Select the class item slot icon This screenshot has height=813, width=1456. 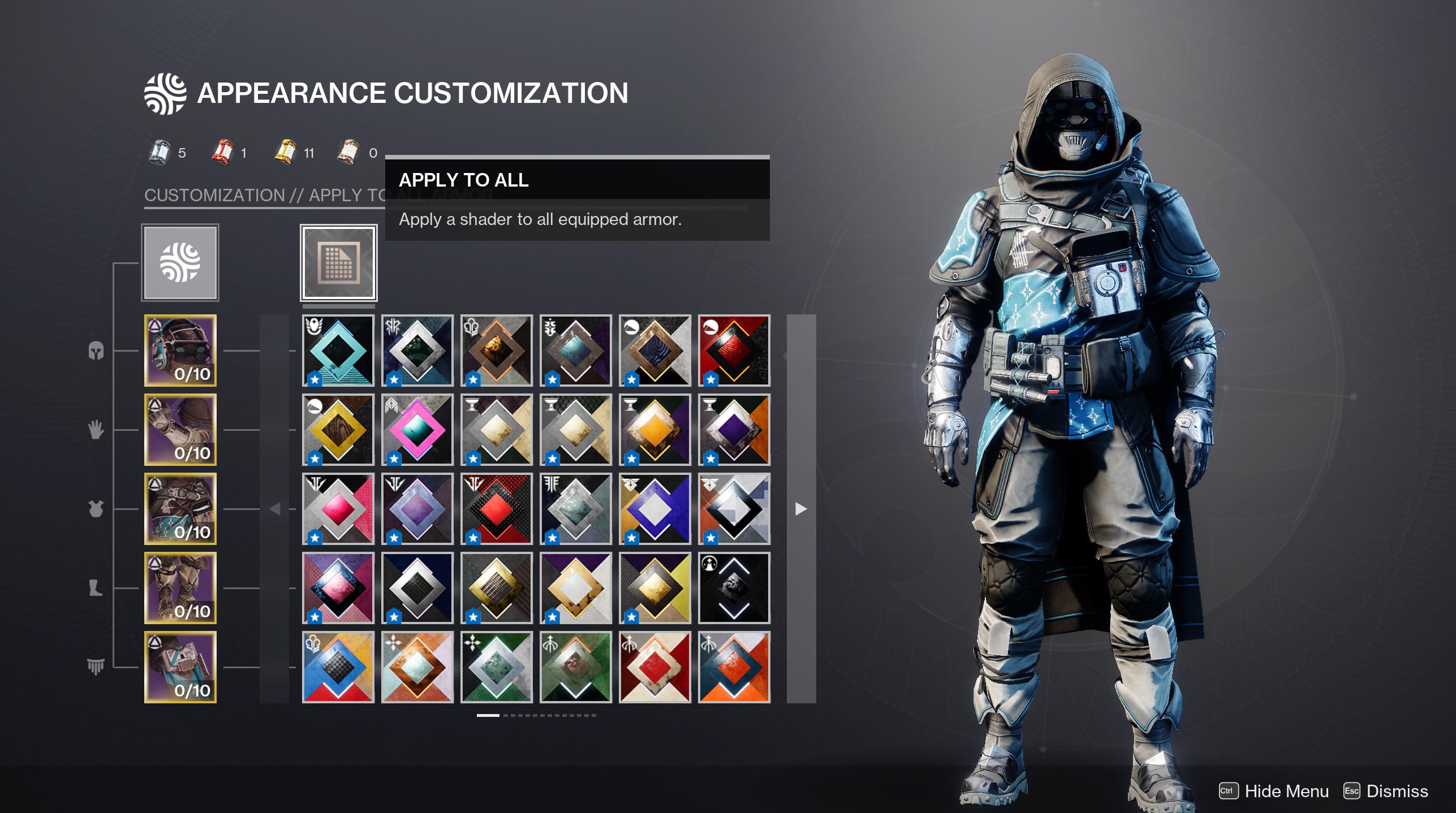pyautogui.click(x=96, y=667)
